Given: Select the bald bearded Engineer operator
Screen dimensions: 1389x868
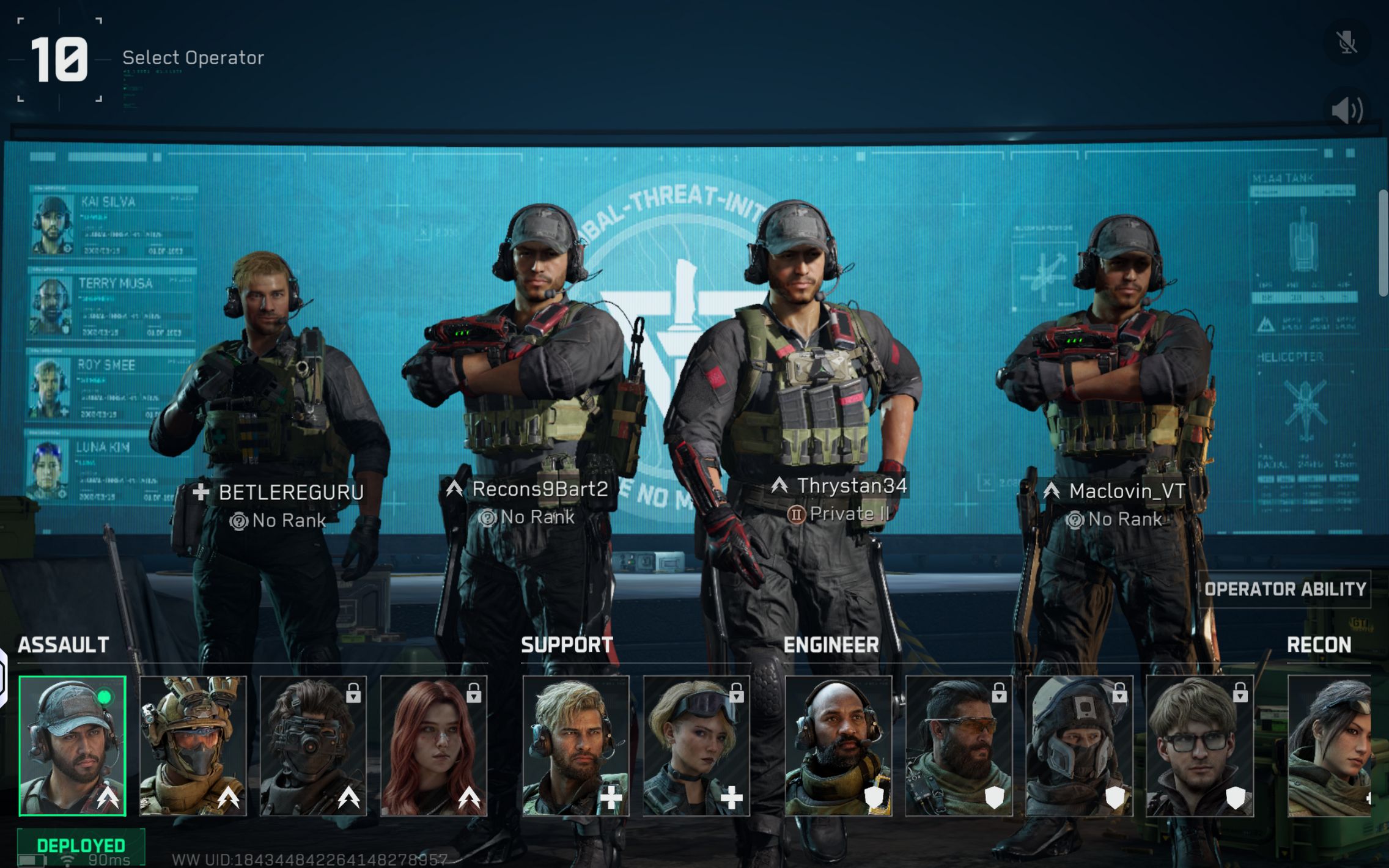Looking at the screenshot, I should (x=838, y=746).
